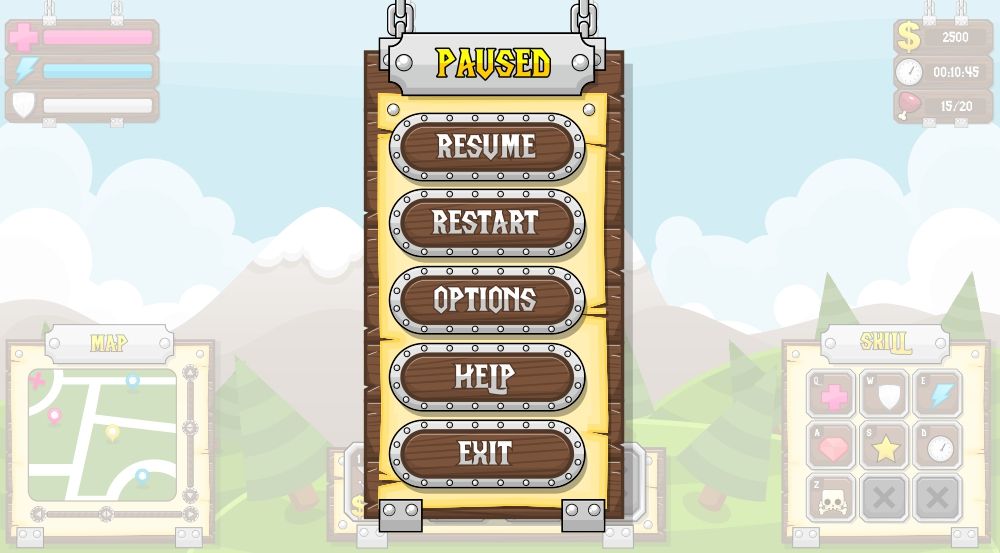Select the pink pin marker on the map
Screen dimensions: 1000x553
(54, 415)
